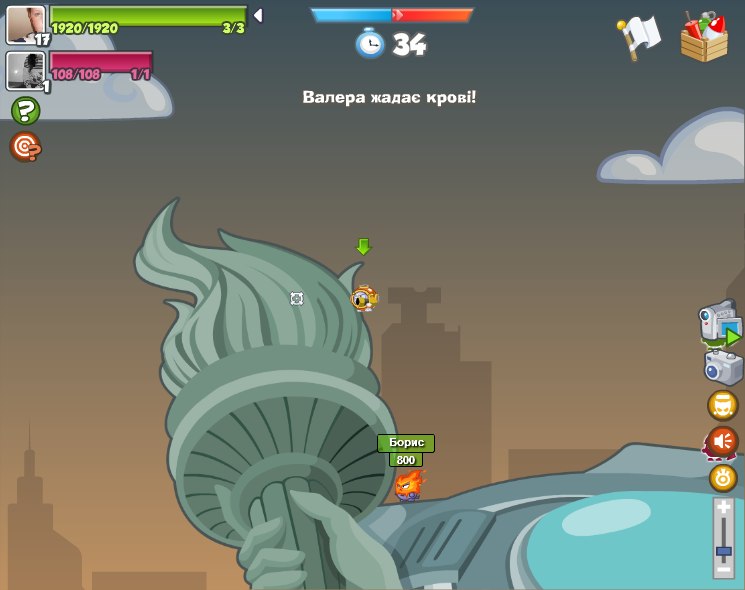Screen dimensions: 745x590
Task: Take a screenshot with the photo camera
Action: [723, 367]
